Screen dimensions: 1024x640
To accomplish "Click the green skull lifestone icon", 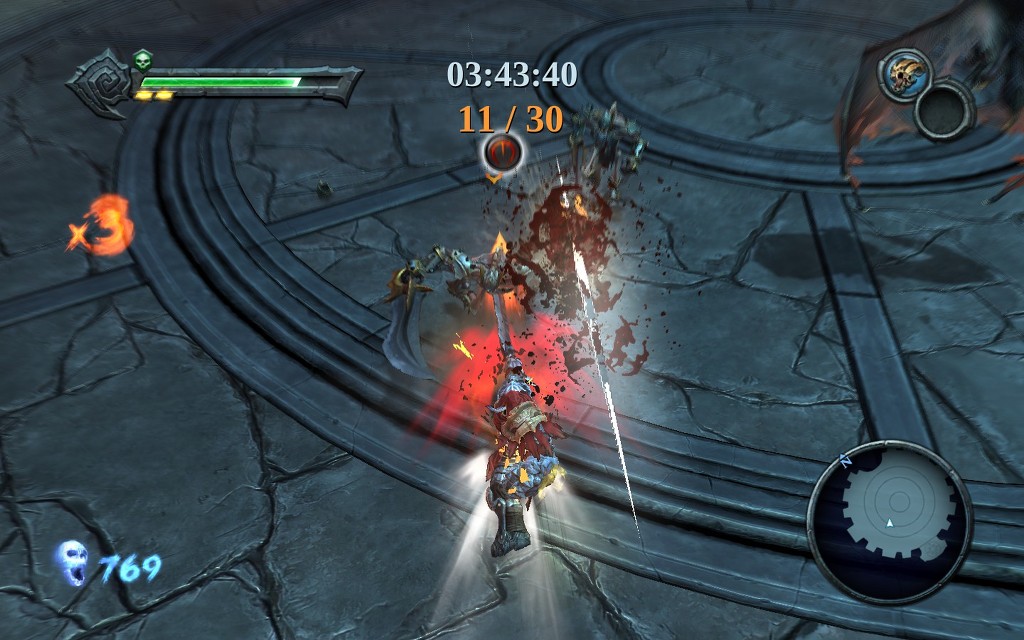I will [142, 60].
